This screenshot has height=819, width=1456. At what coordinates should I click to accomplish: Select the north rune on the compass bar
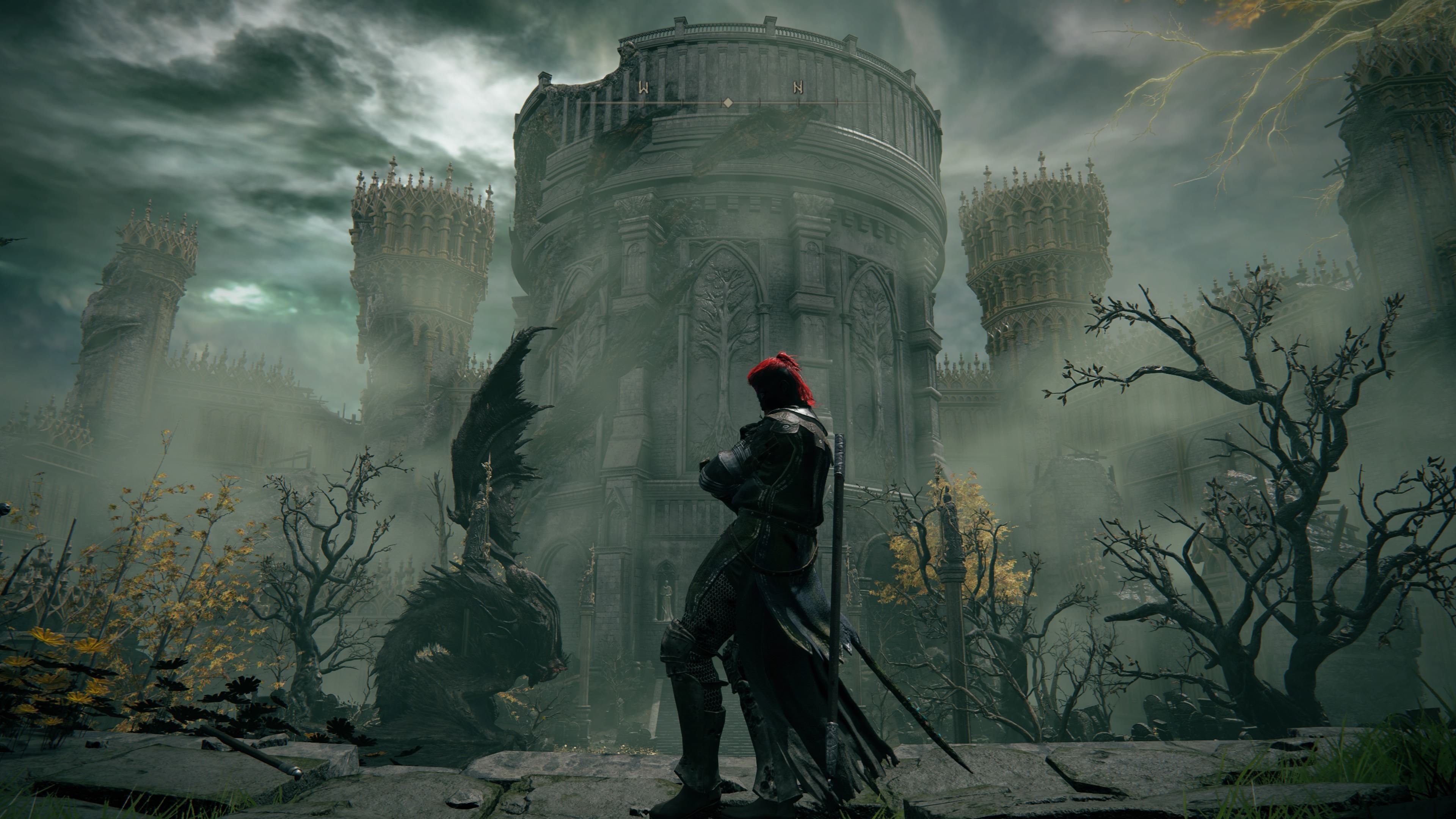(798, 88)
